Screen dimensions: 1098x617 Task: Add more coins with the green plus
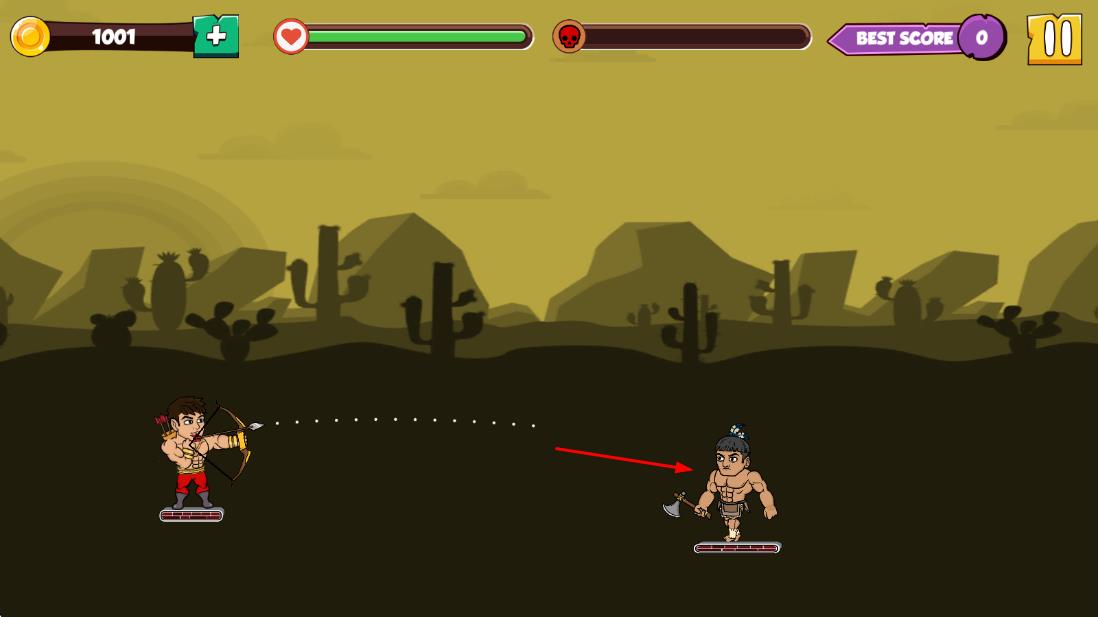pos(216,37)
